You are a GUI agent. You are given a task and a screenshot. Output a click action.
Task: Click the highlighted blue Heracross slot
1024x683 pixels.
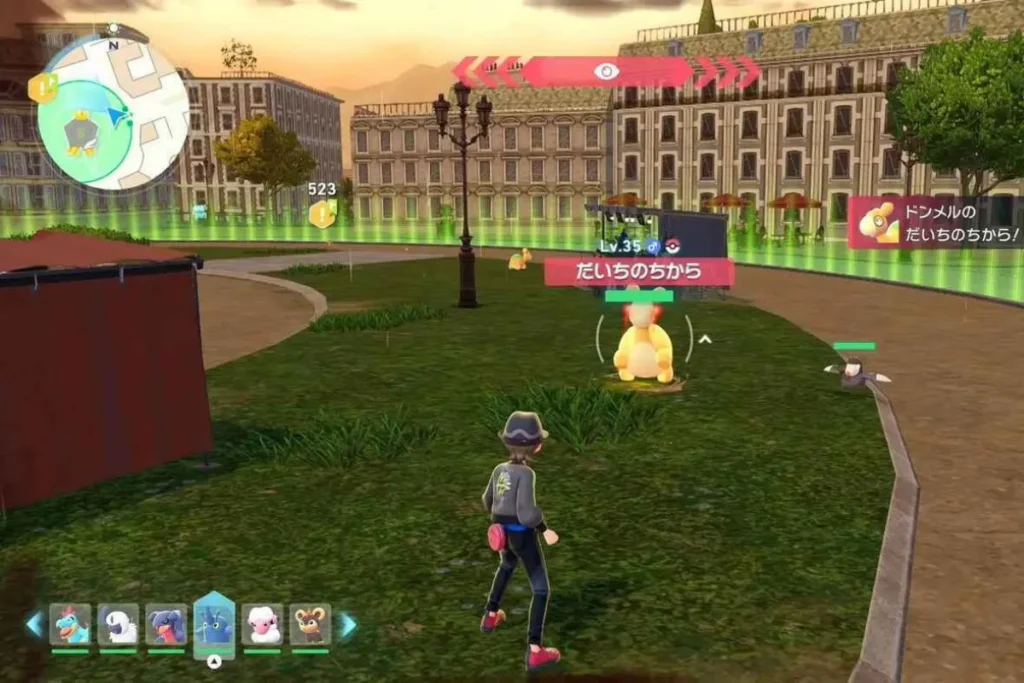[214, 624]
